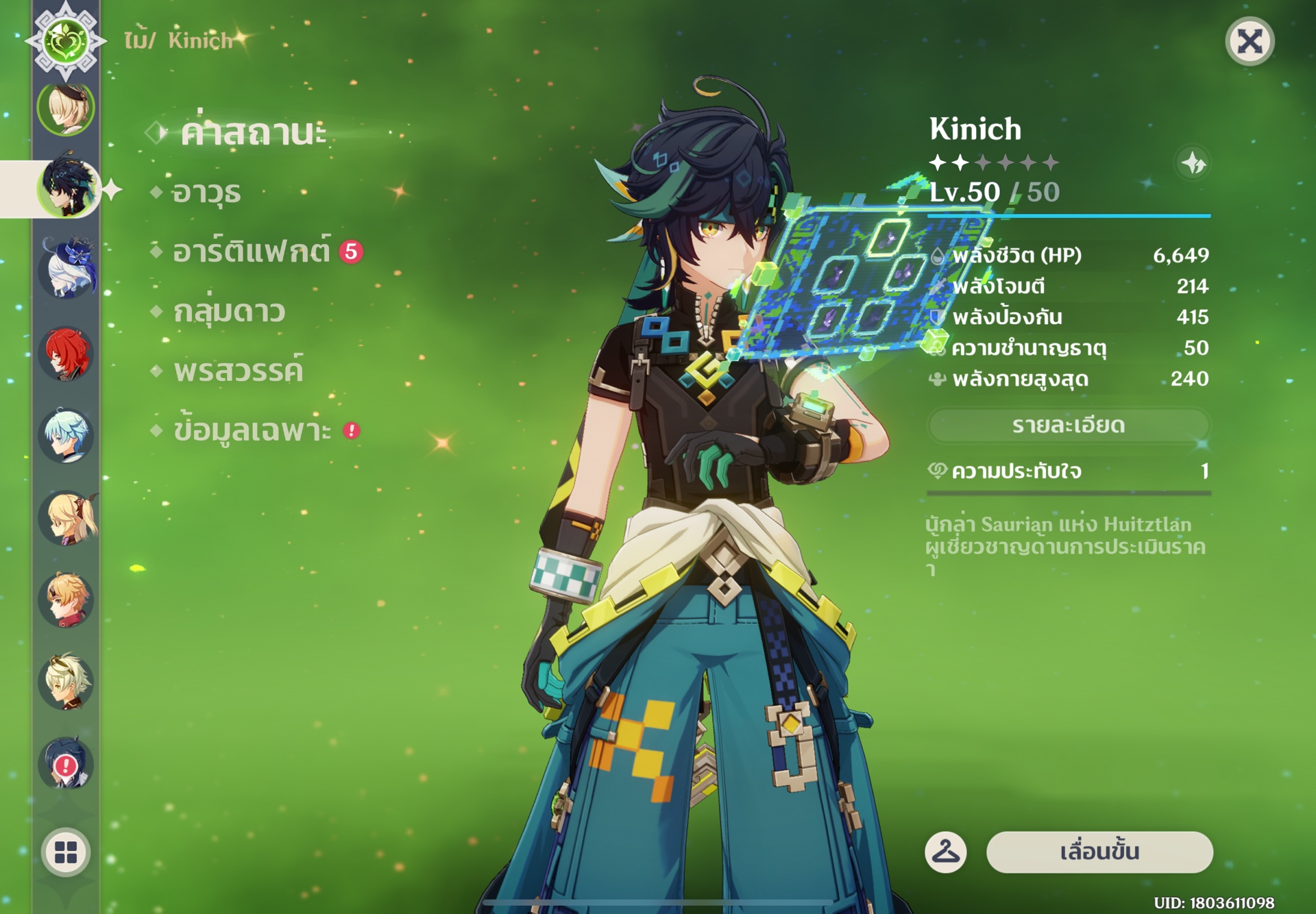The width and height of the screenshot is (1316, 914).
Task: Open the ข้อมูลเฉพาะ profile tab
Action: 252,431
